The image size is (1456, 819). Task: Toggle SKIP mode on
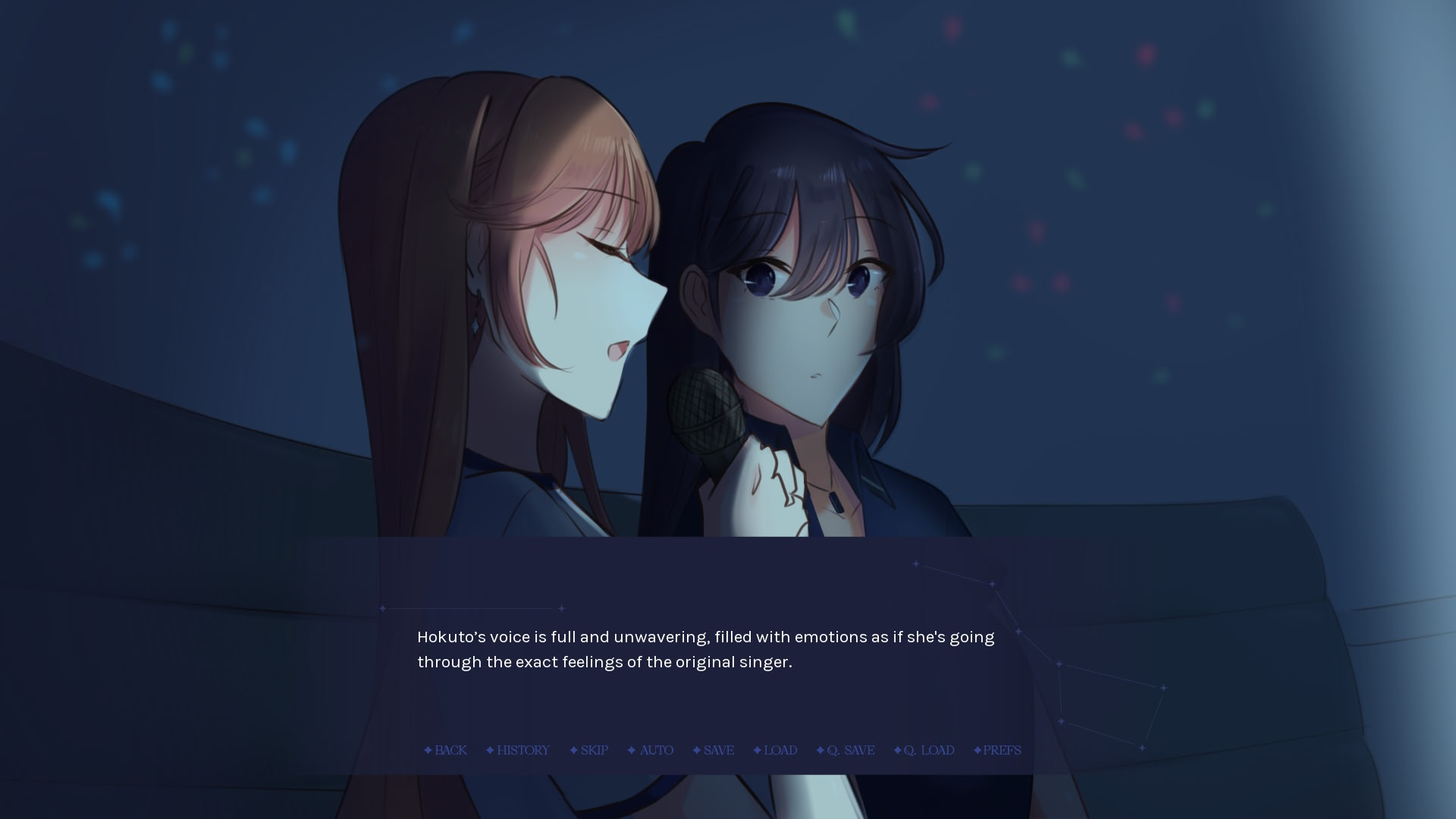595,750
